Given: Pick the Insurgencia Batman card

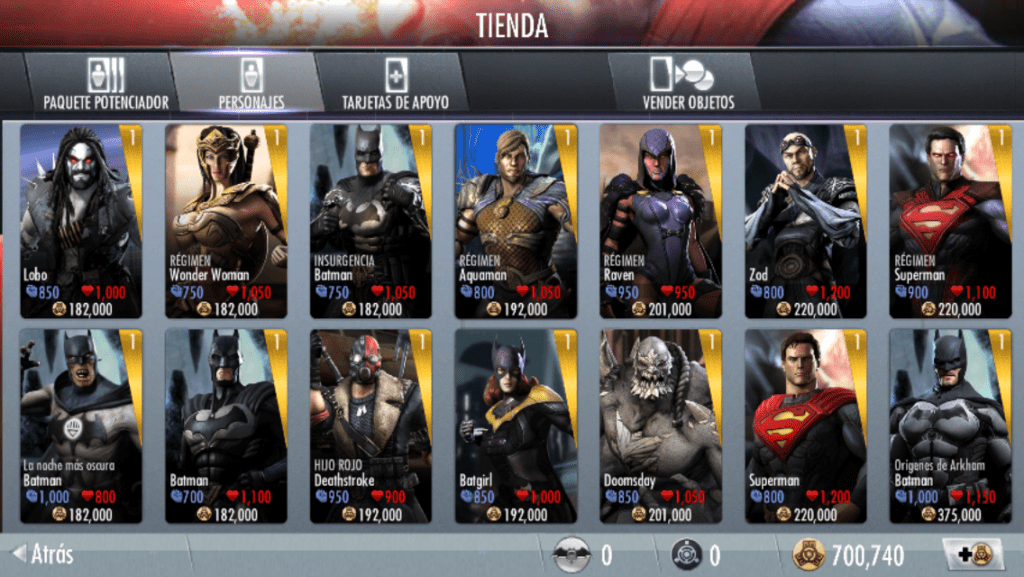Looking at the screenshot, I should tap(371, 221).
